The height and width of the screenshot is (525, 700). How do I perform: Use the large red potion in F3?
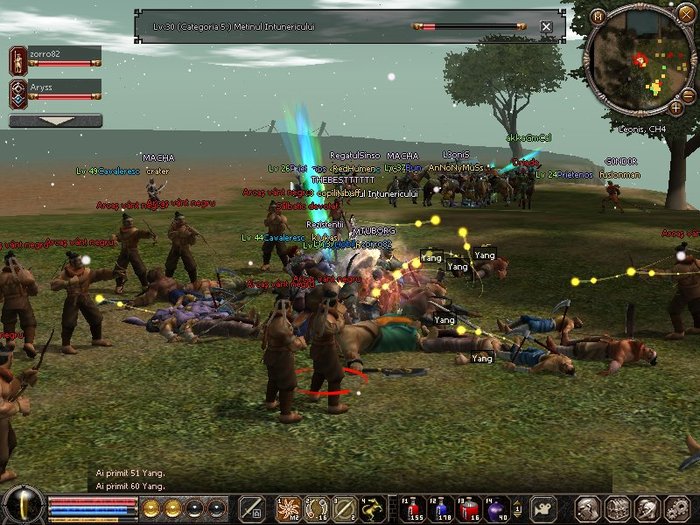pos(469,508)
